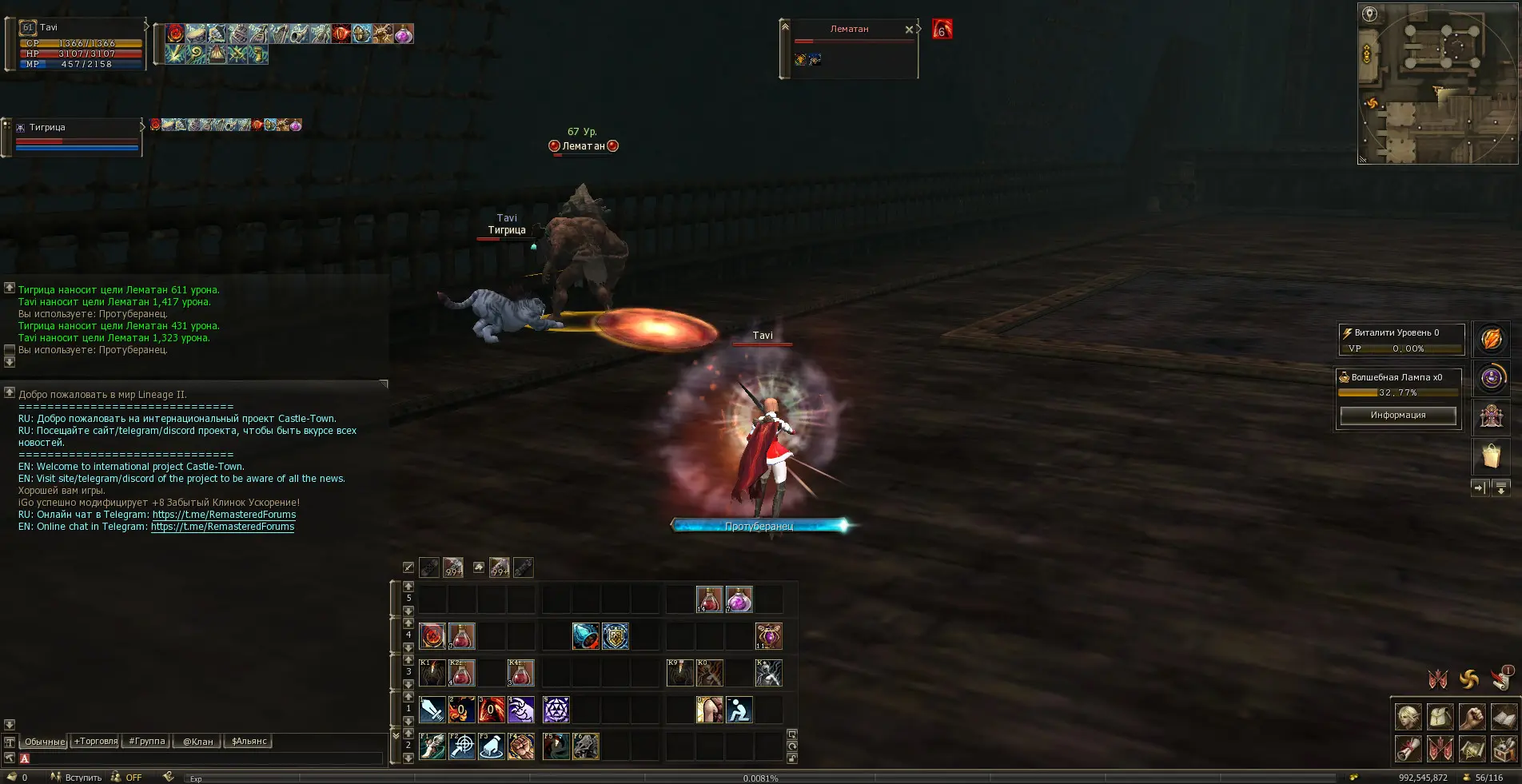The image size is (1522, 784).
Task: Select the @Клан chat tab
Action: point(197,742)
